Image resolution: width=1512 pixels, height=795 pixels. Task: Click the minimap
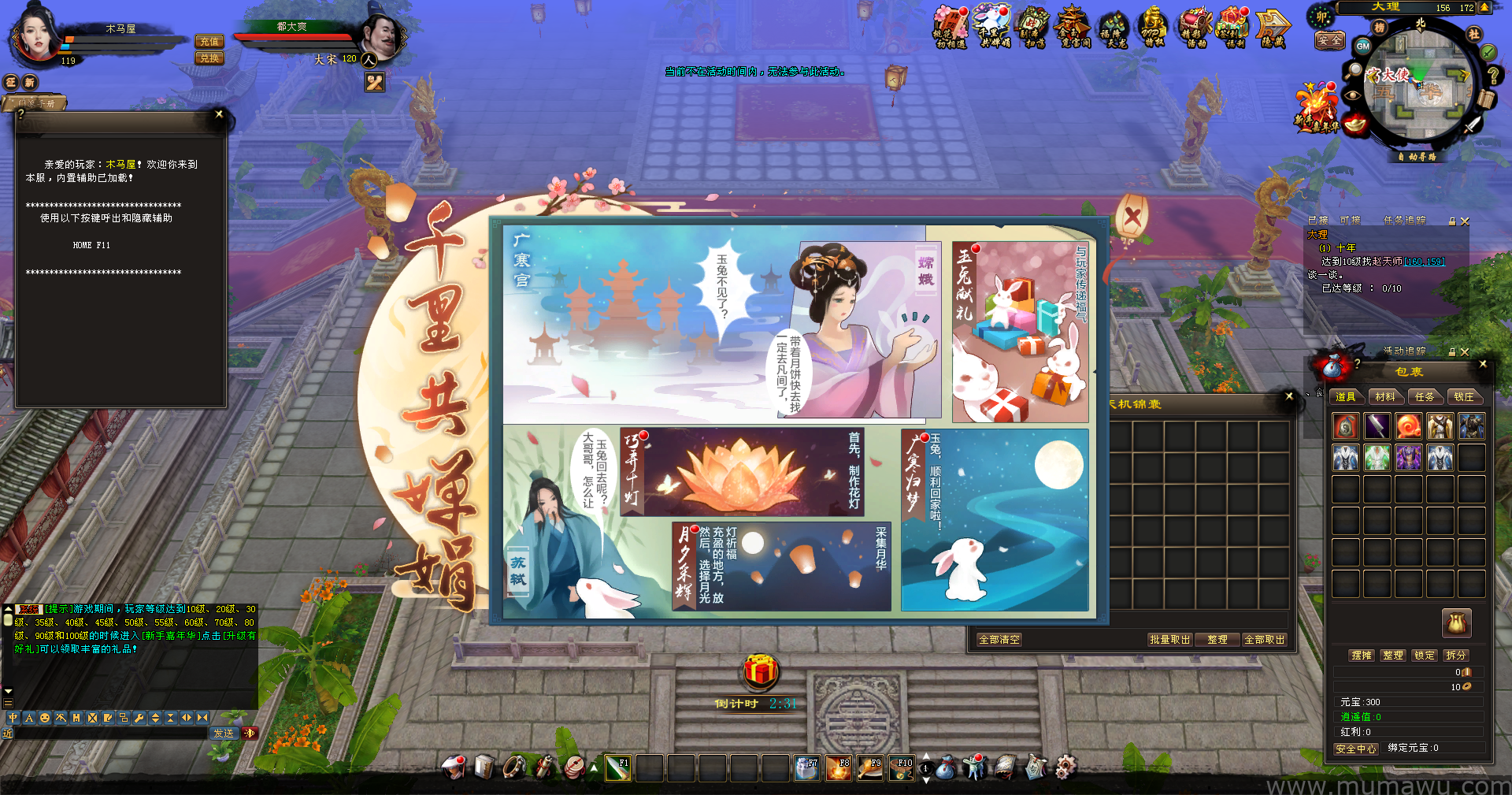[x=1420, y=88]
